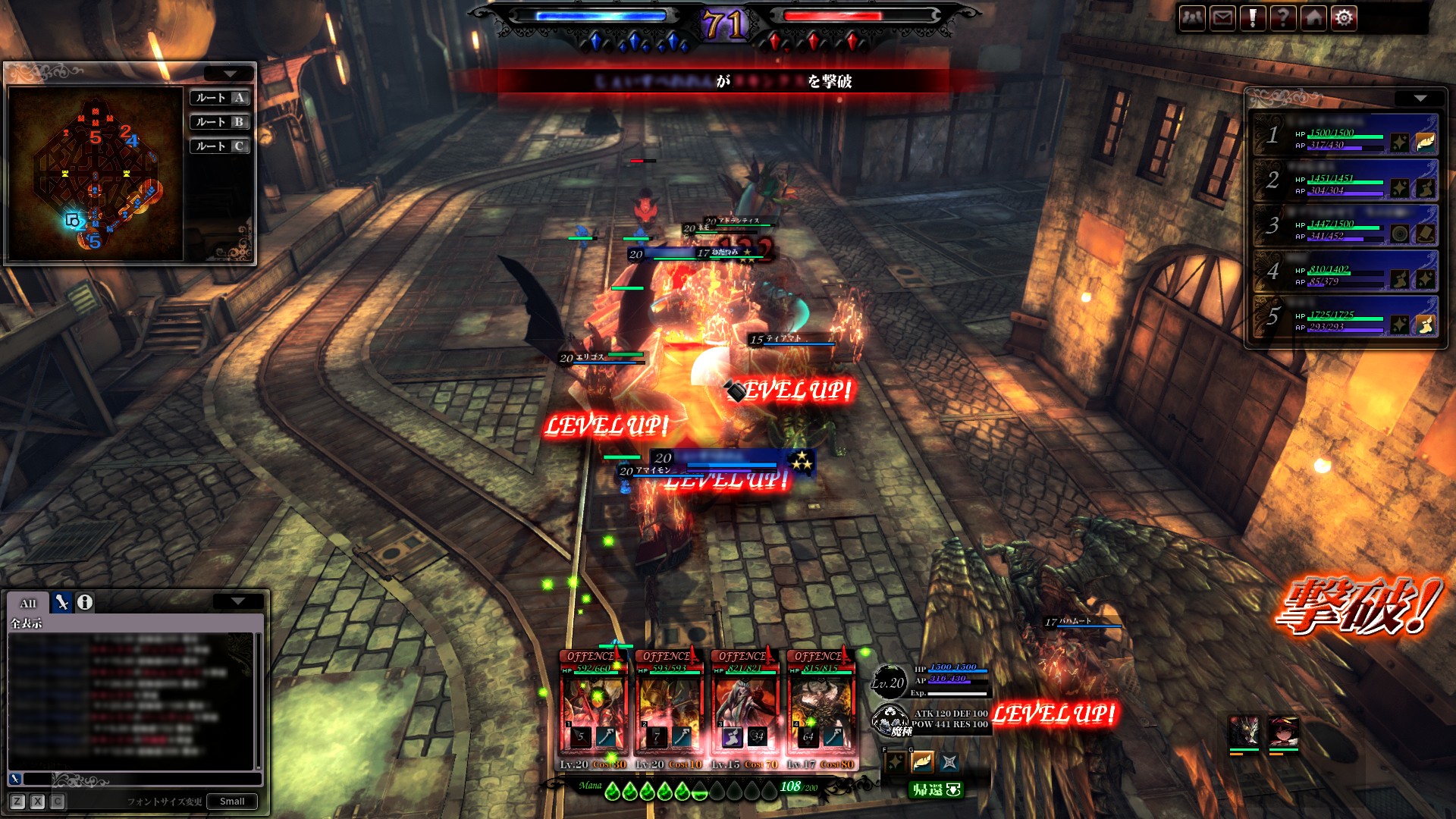The image size is (1456, 819).
Task: Pick the ルート C route button
Action: 220,146
